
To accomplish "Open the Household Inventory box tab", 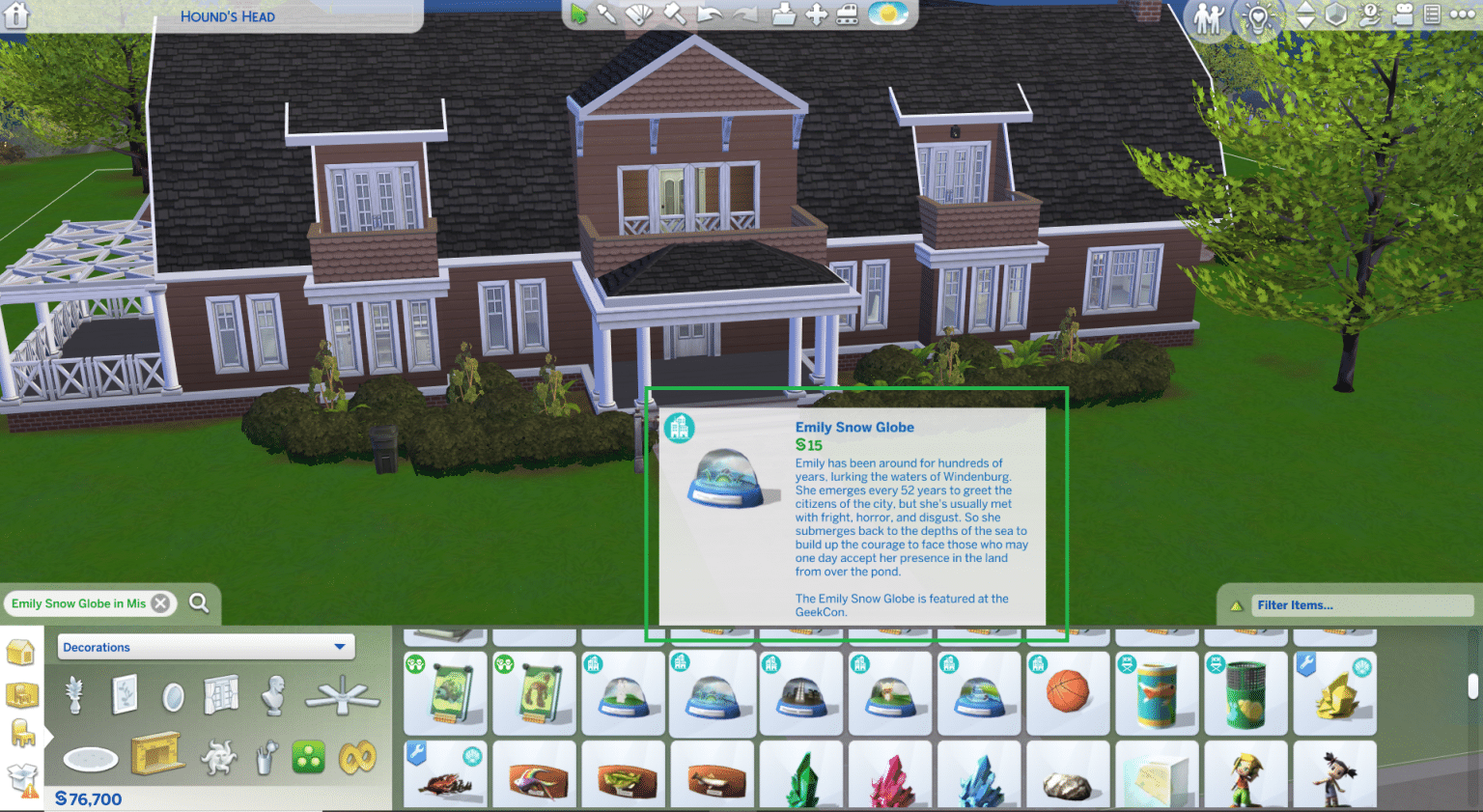I will [20, 773].
